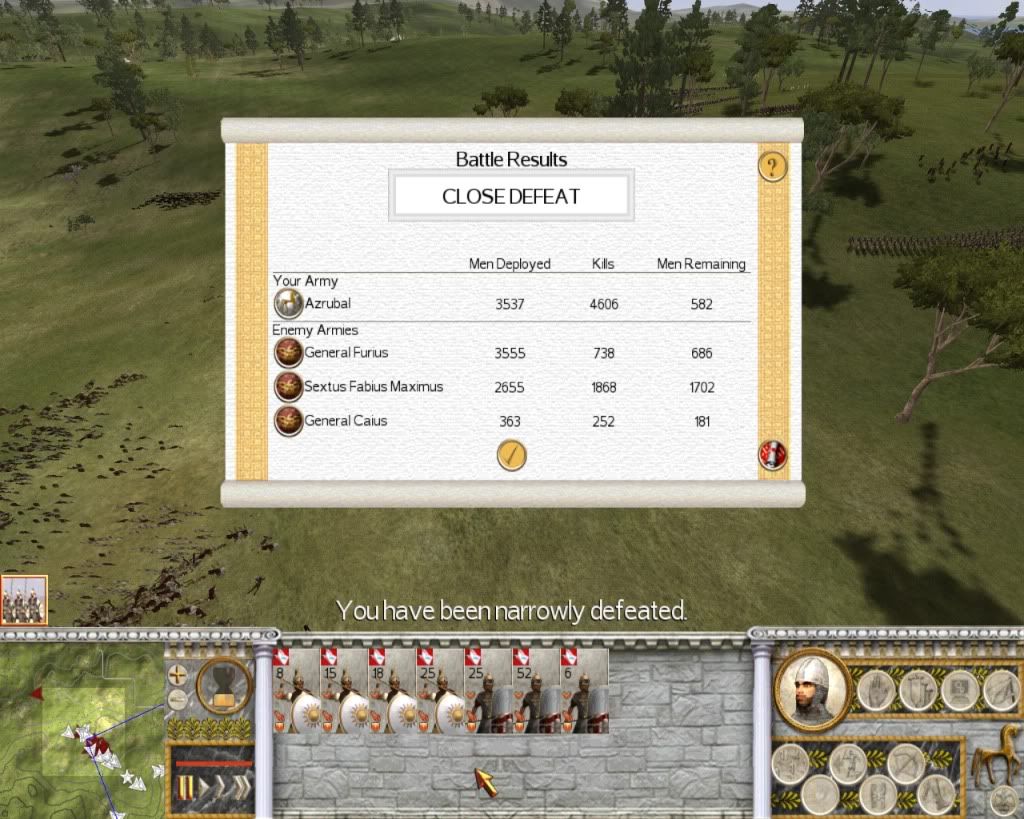Pause the battle using the pause button
The height and width of the screenshot is (819, 1024).
(184, 790)
